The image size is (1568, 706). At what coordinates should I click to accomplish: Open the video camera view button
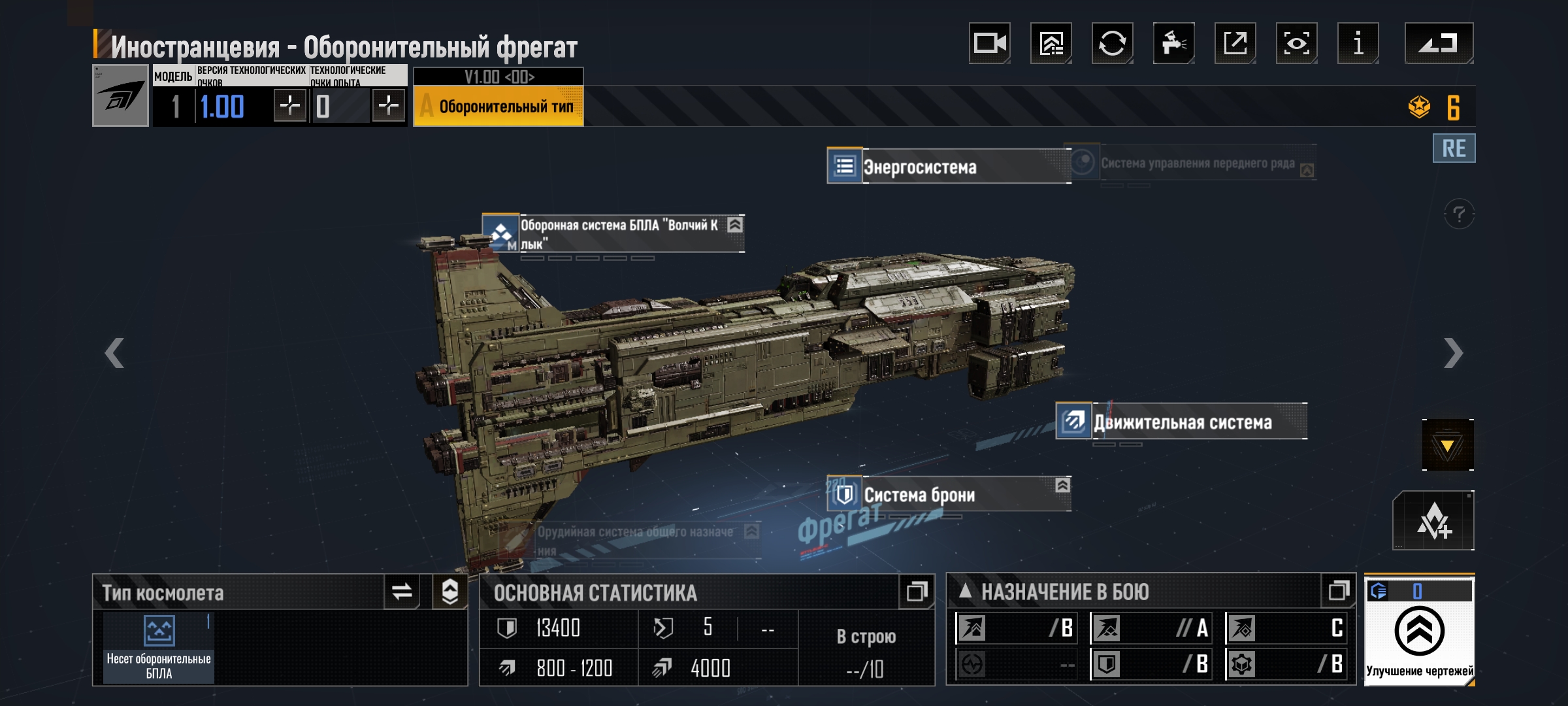pos(989,44)
